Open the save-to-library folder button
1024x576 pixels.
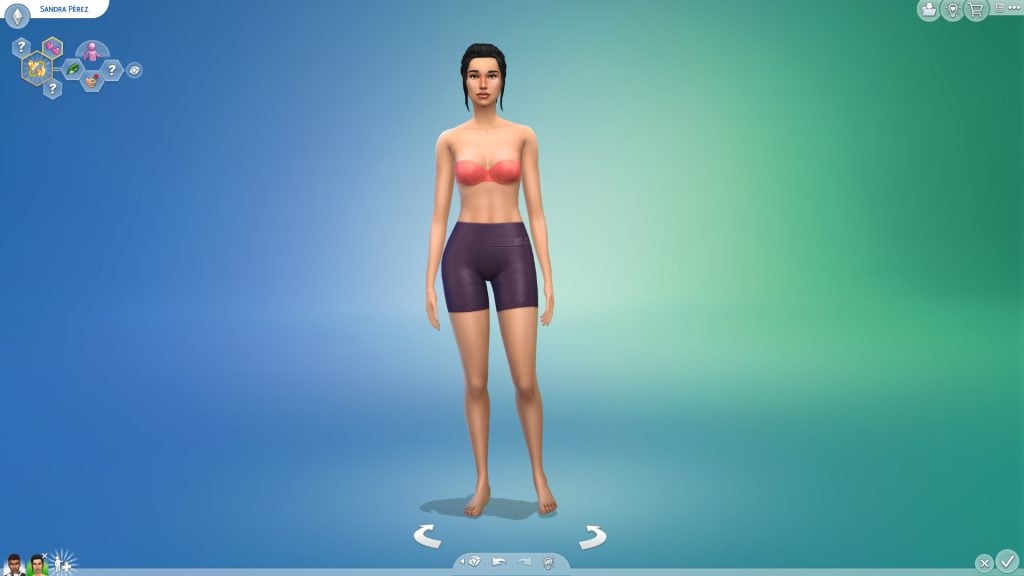pos(929,10)
